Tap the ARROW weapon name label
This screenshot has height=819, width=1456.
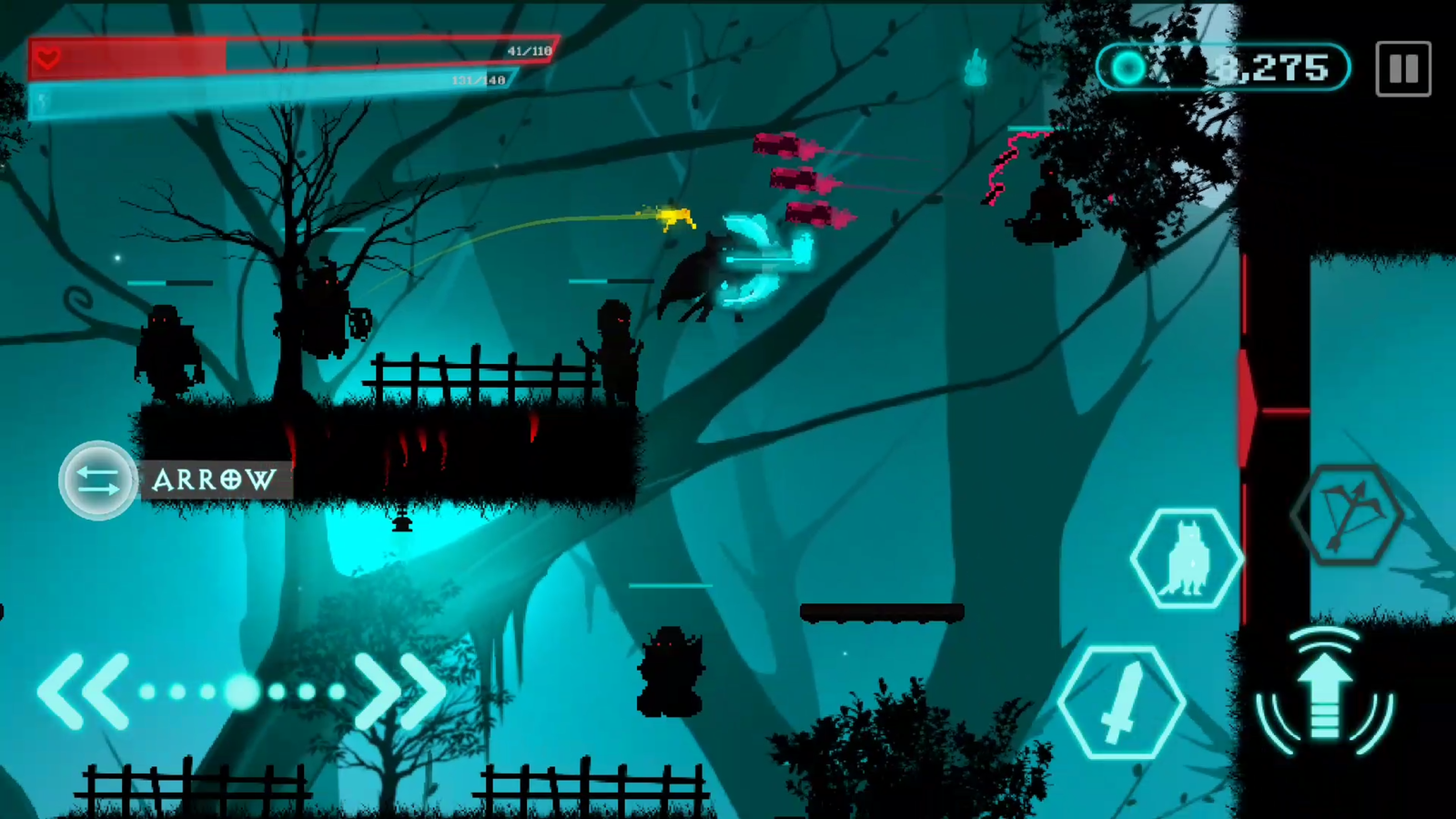click(214, 480)
